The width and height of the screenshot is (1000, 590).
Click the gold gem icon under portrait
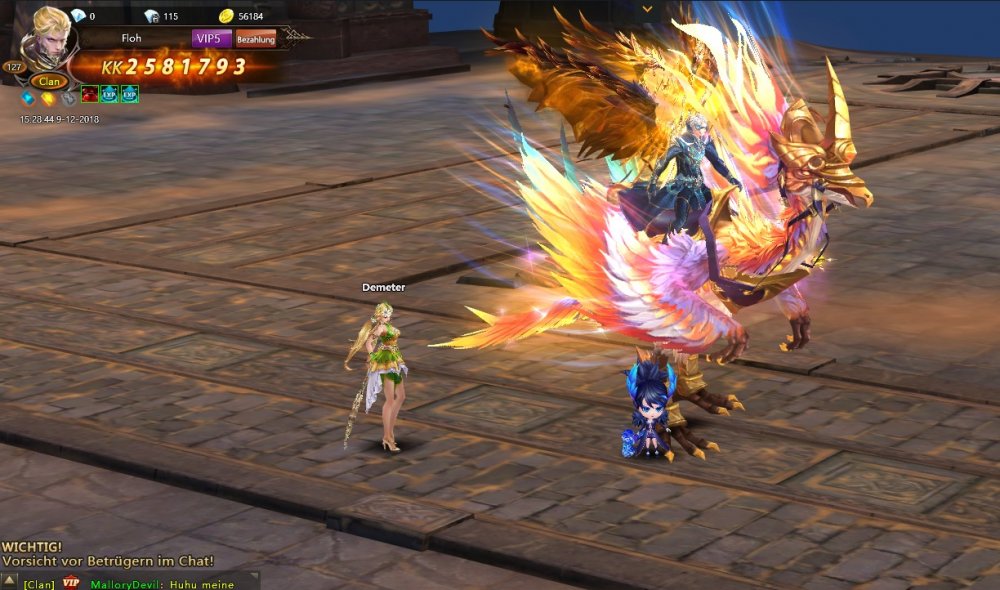point(47,98)
